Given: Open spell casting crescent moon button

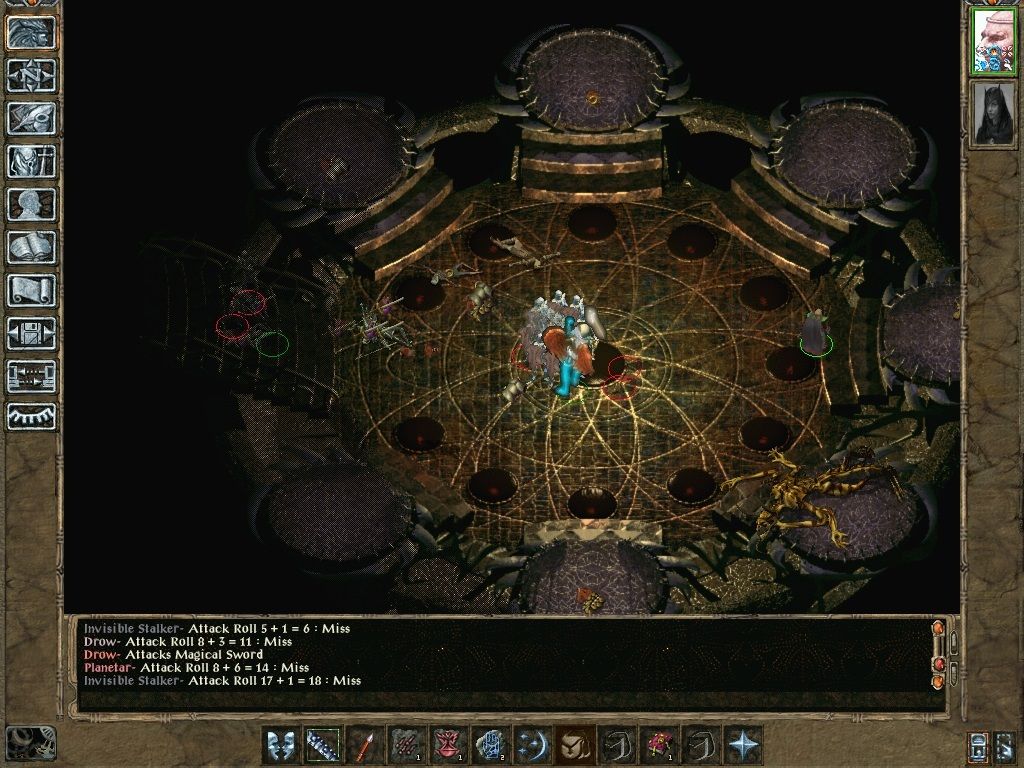Looking at the screenshot, I should (x=530, y=746).
